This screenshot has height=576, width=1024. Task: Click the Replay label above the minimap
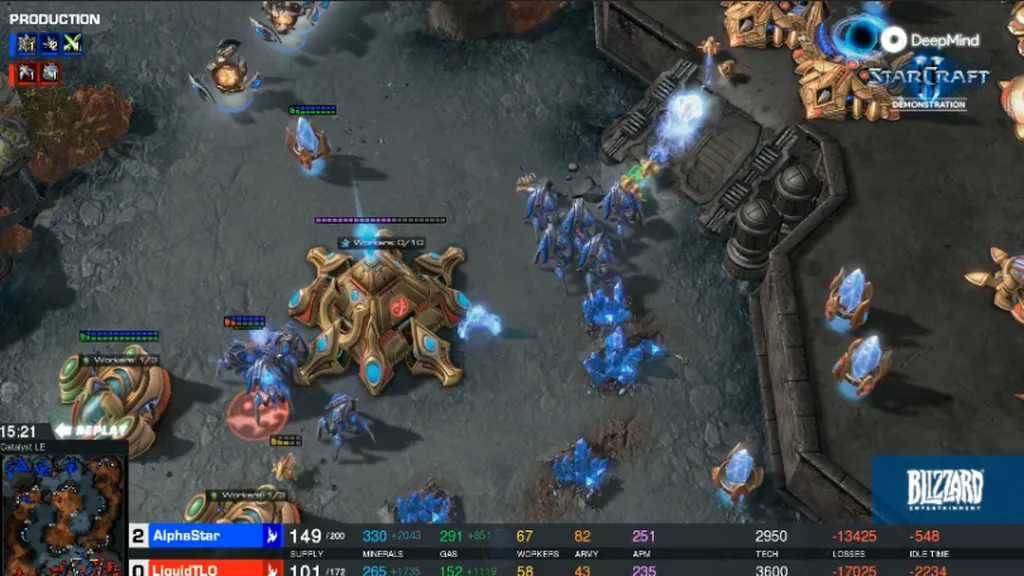coord(91,430)
